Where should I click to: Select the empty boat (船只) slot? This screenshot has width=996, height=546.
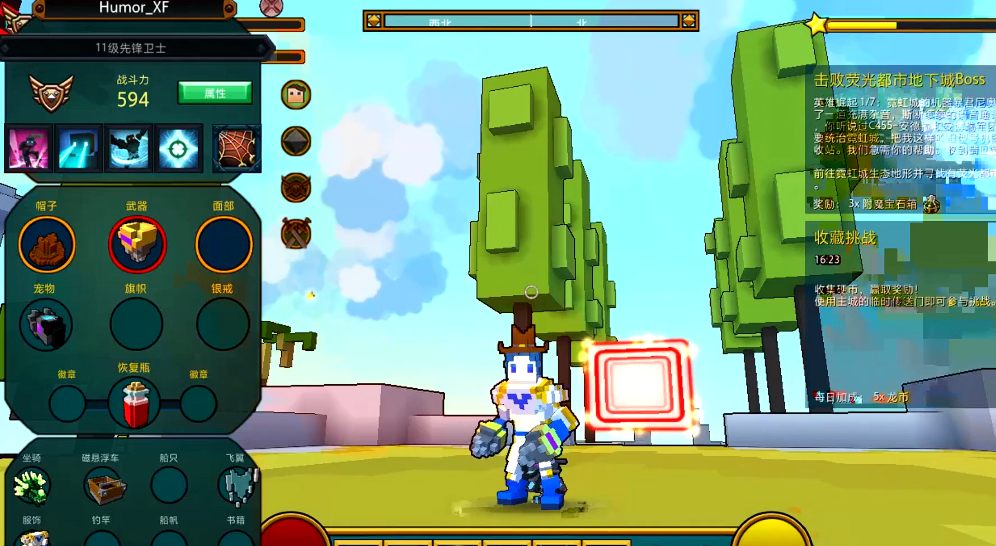(x=169, y=486)
